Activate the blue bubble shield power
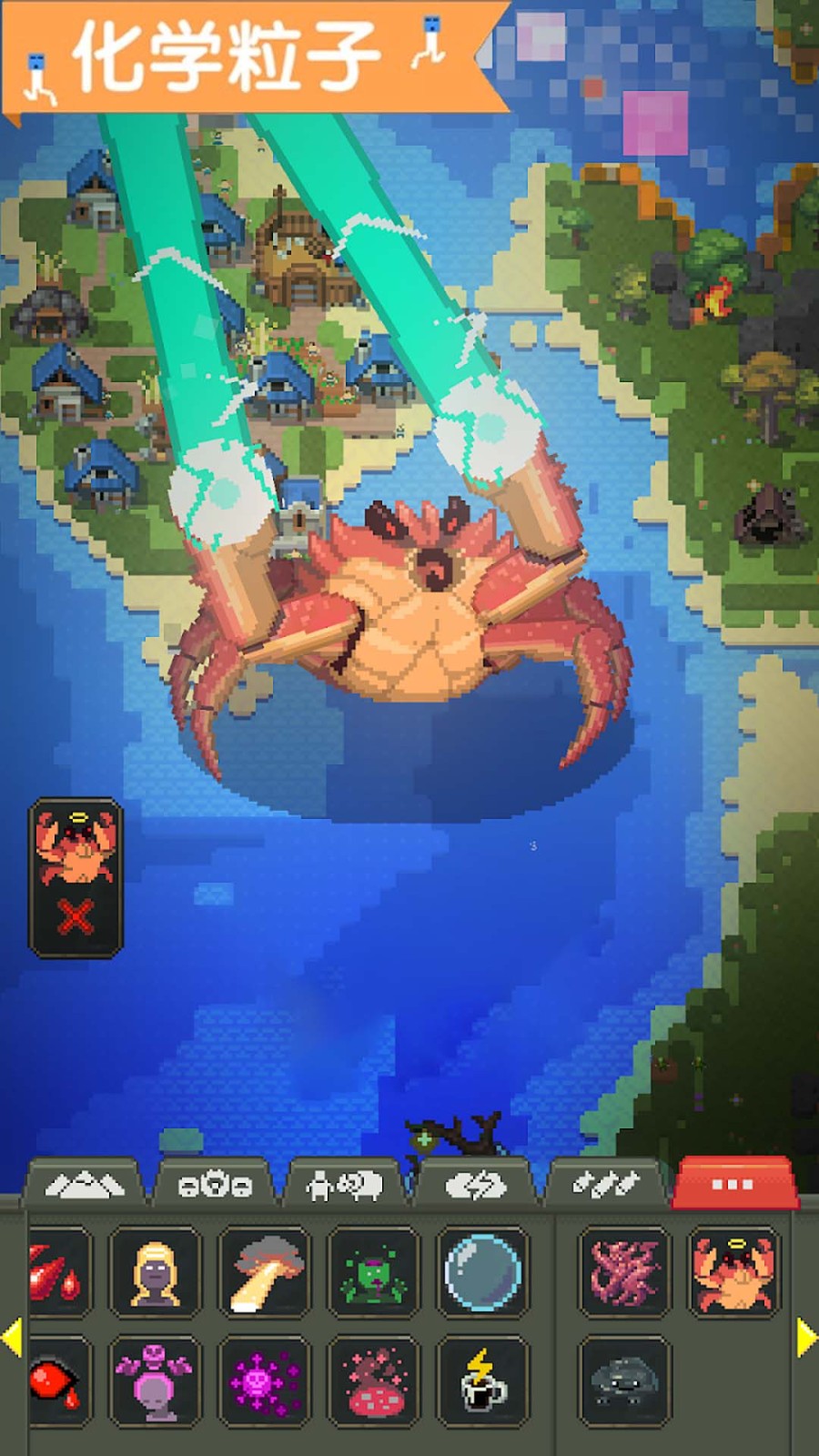The height and width of the screenshot is (1456, 819). pyautogui.click(x=482, y=1272)
